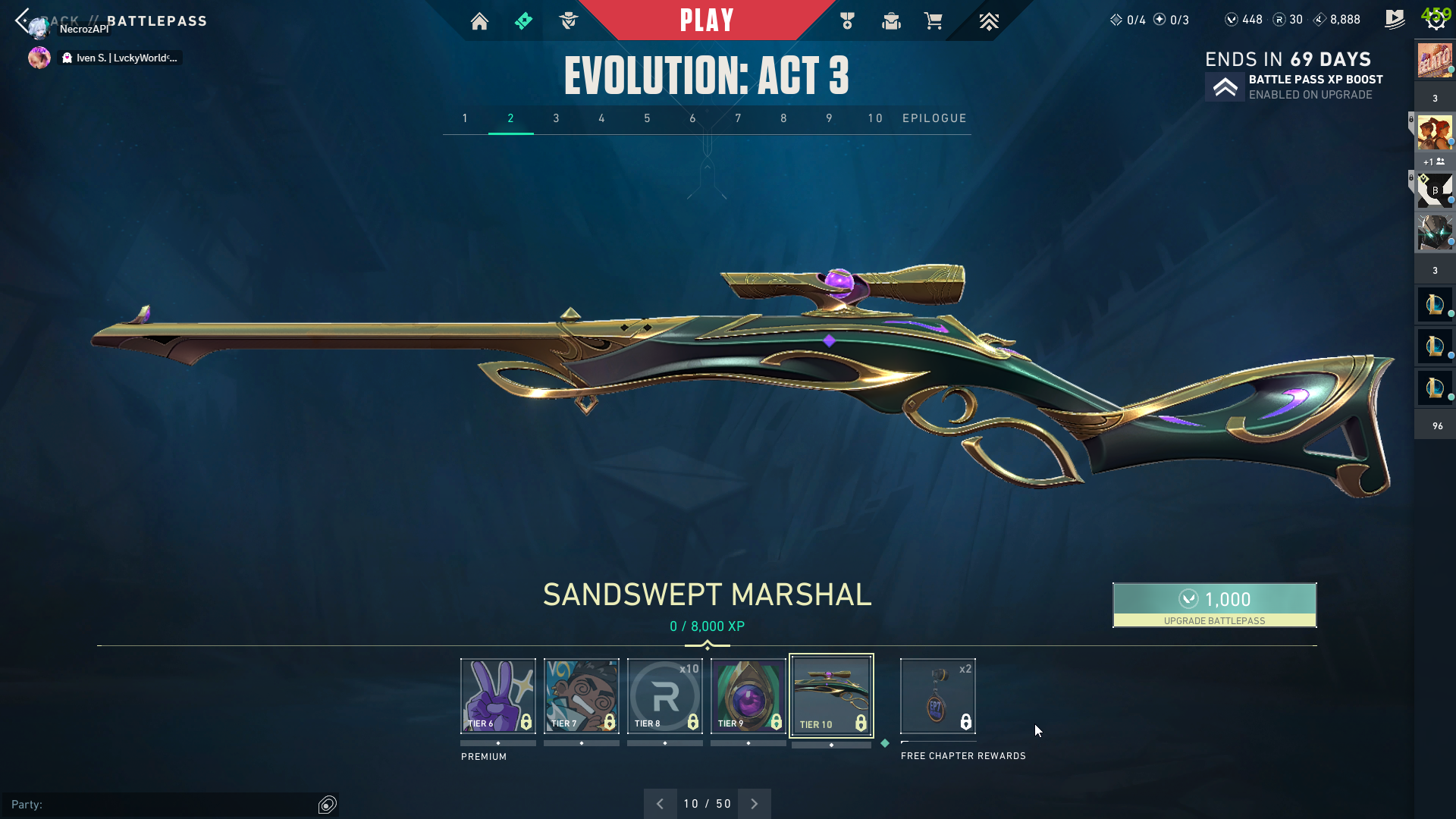The width and height of the screenshot is (1456, 819).
Task: Go to previous reward page arrow
Action: coord(660,804)
